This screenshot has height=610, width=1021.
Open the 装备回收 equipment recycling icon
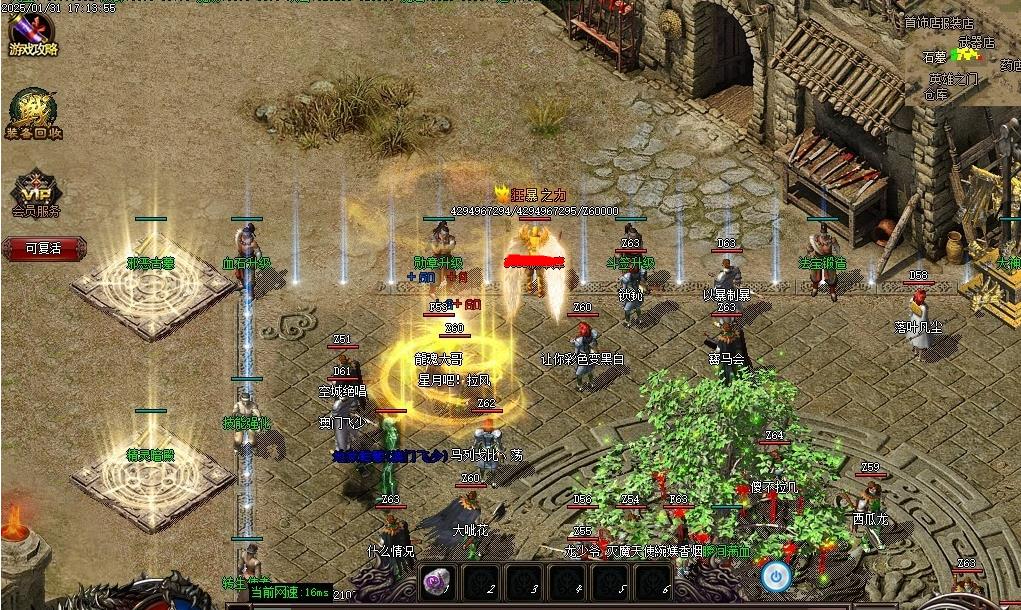[35, 114]
